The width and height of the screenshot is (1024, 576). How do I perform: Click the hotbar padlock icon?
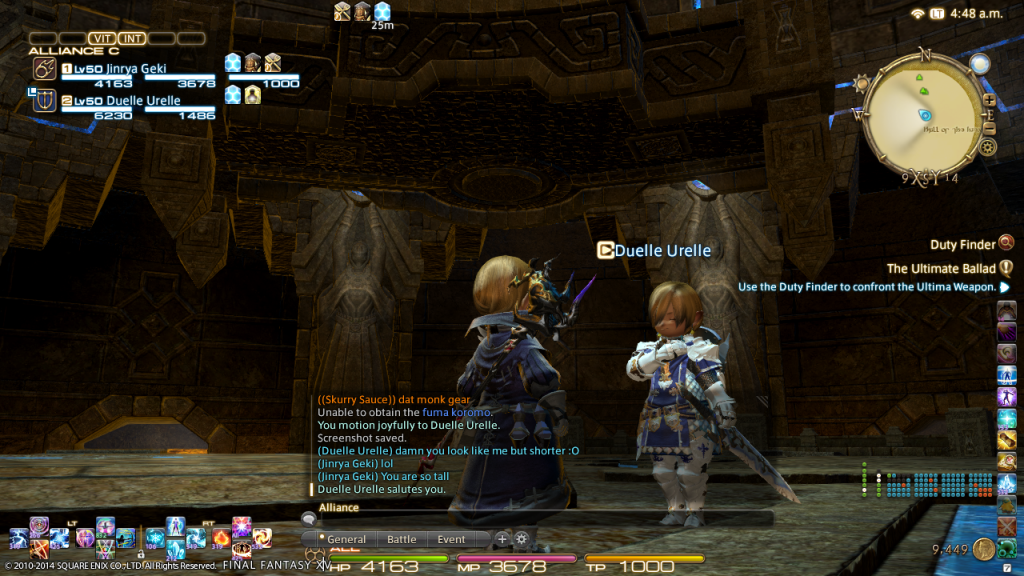pyautogui.click(x=140, y=553)
